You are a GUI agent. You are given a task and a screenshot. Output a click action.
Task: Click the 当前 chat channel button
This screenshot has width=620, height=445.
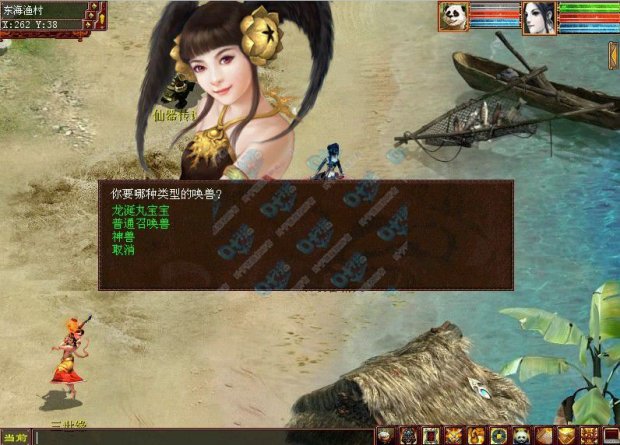pos(14,438)
